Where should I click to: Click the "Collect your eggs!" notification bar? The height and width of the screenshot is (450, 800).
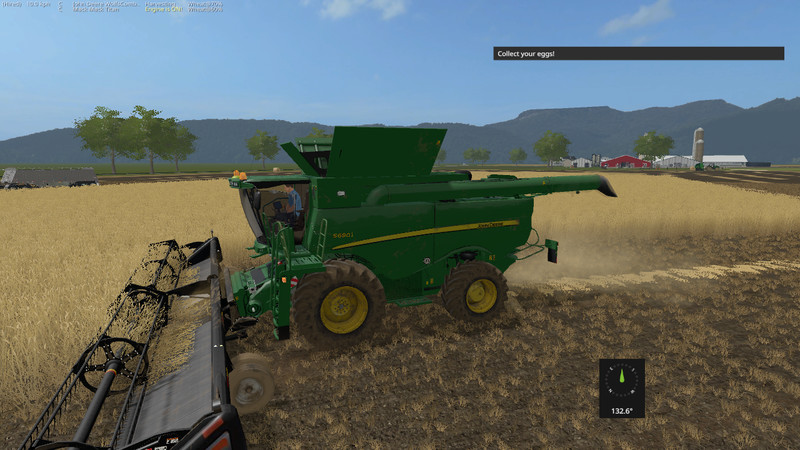tap(638, 53)
